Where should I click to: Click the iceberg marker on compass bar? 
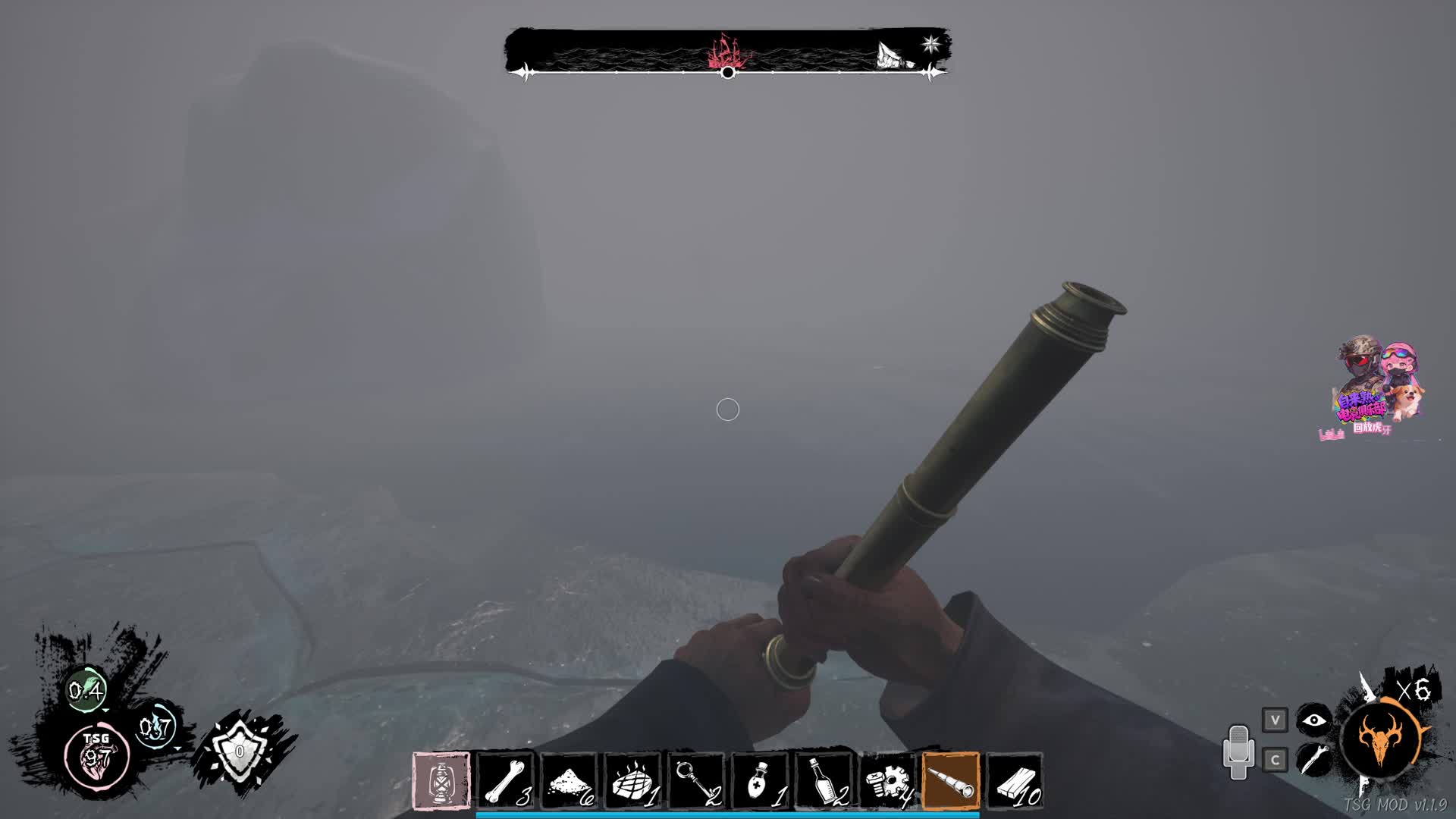point(892,55)
